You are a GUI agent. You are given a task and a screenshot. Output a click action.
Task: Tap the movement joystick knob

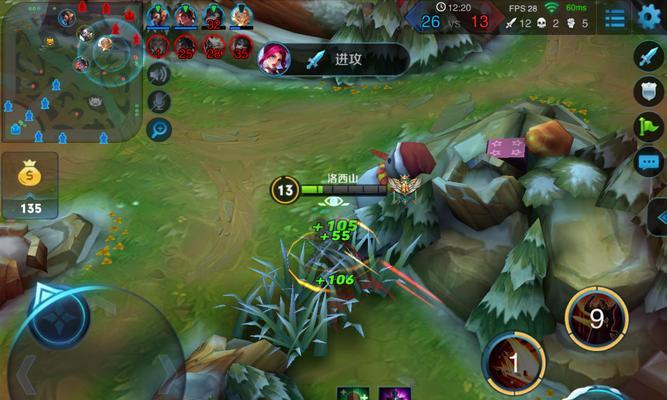pos(59,313)
